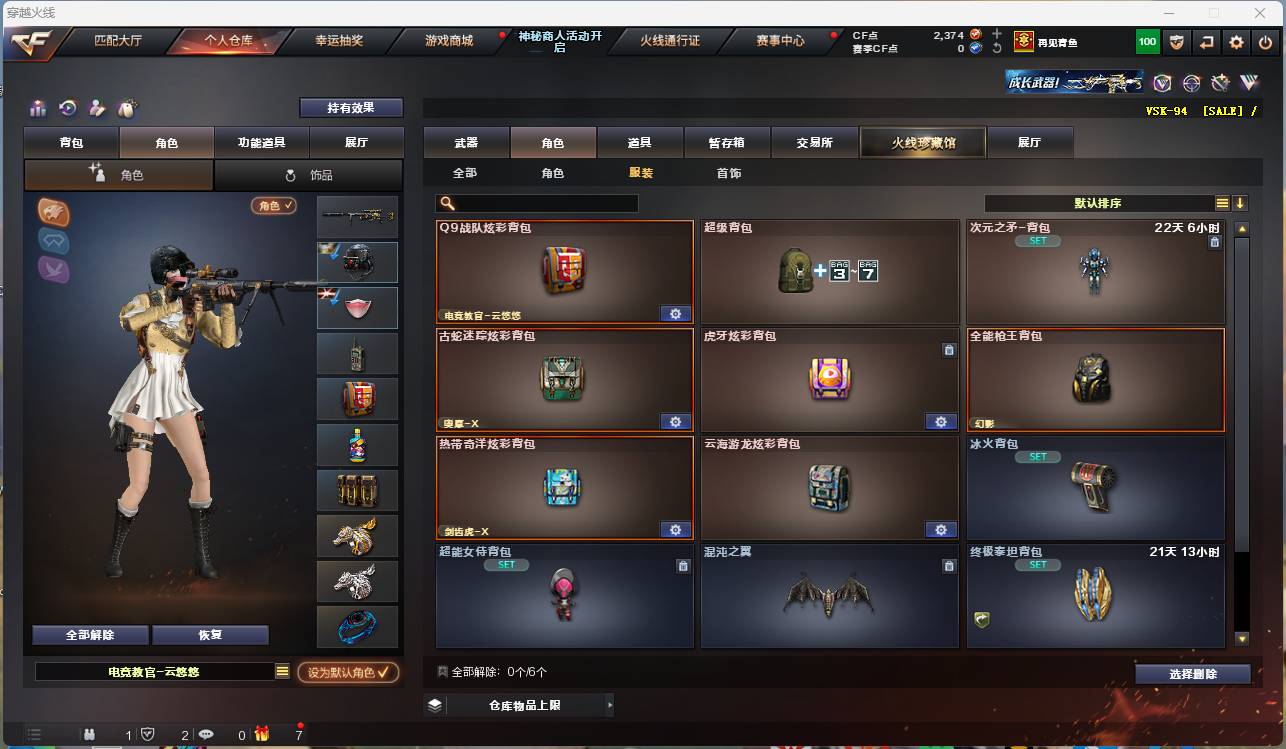Click the 选择删除 button at bottom right
1286x749 pixels.
pyautogui.click(x=1192, y=673)
